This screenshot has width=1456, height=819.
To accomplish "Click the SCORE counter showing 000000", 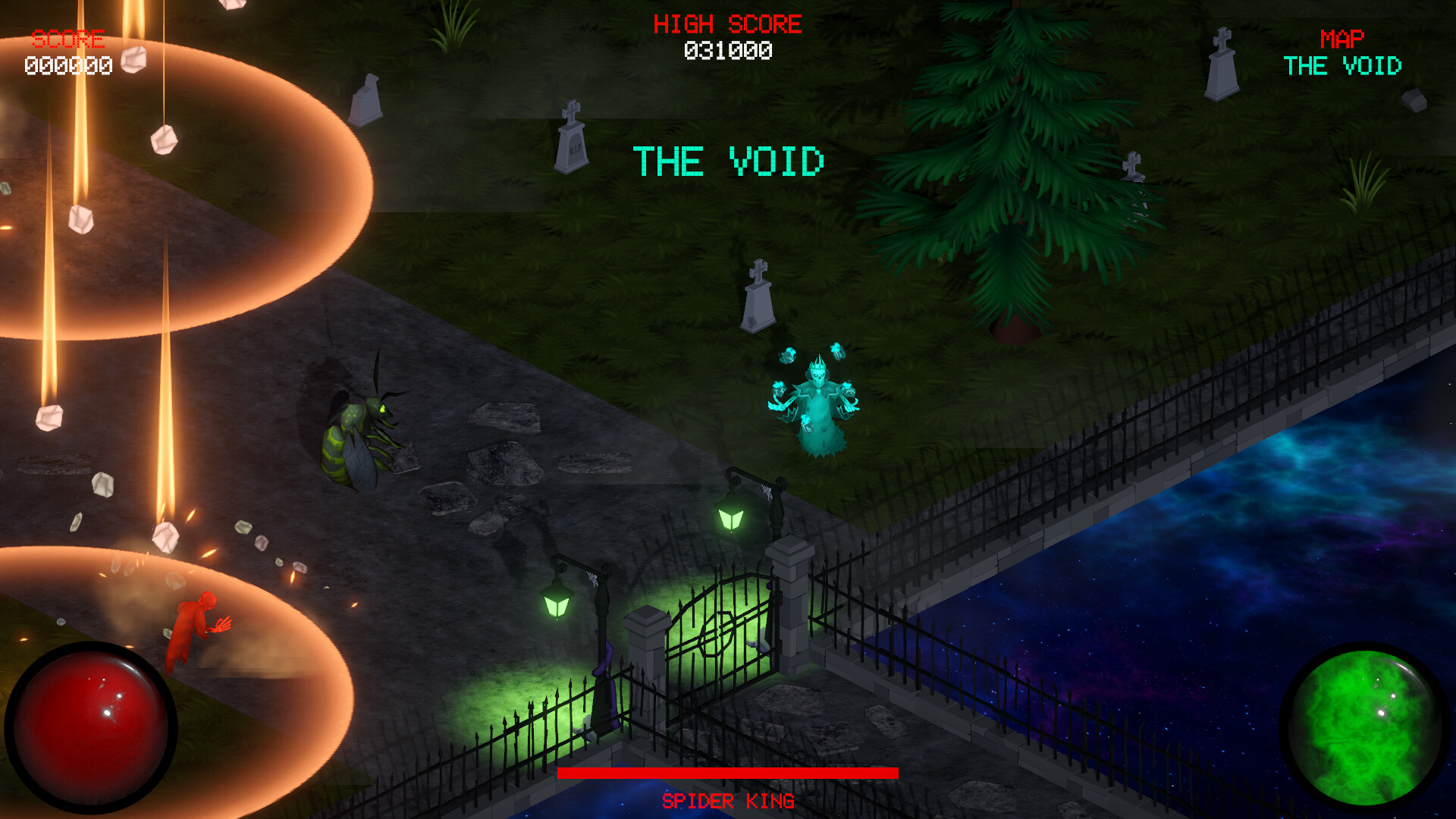I will (67, 65).
